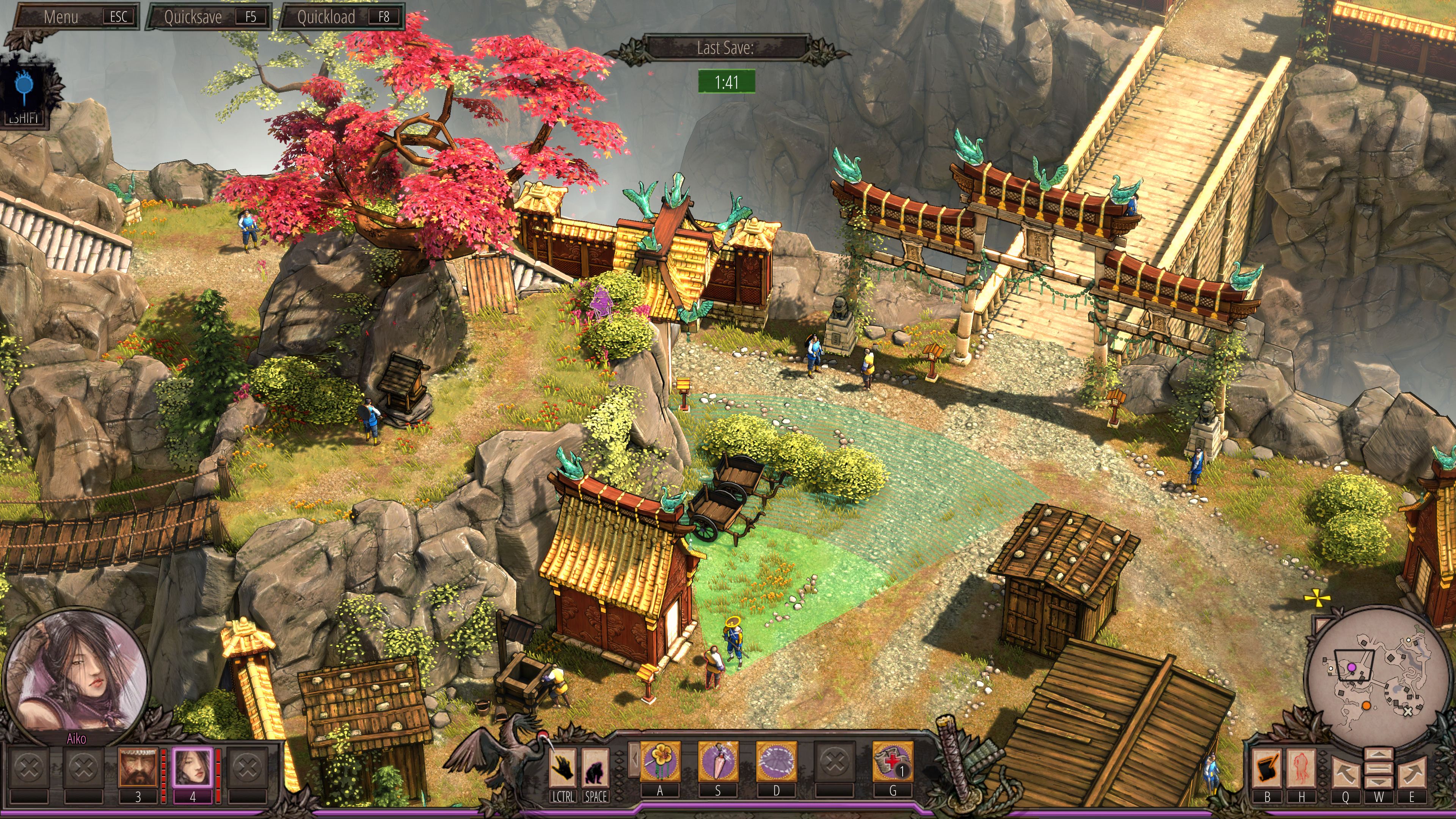Use the first aid bandage item

893,762
